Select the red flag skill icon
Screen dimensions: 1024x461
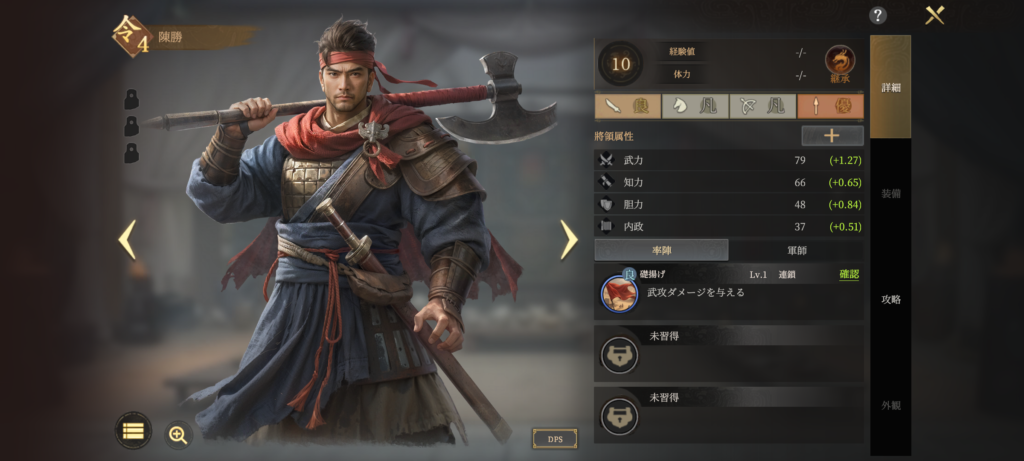coord(619,294)
